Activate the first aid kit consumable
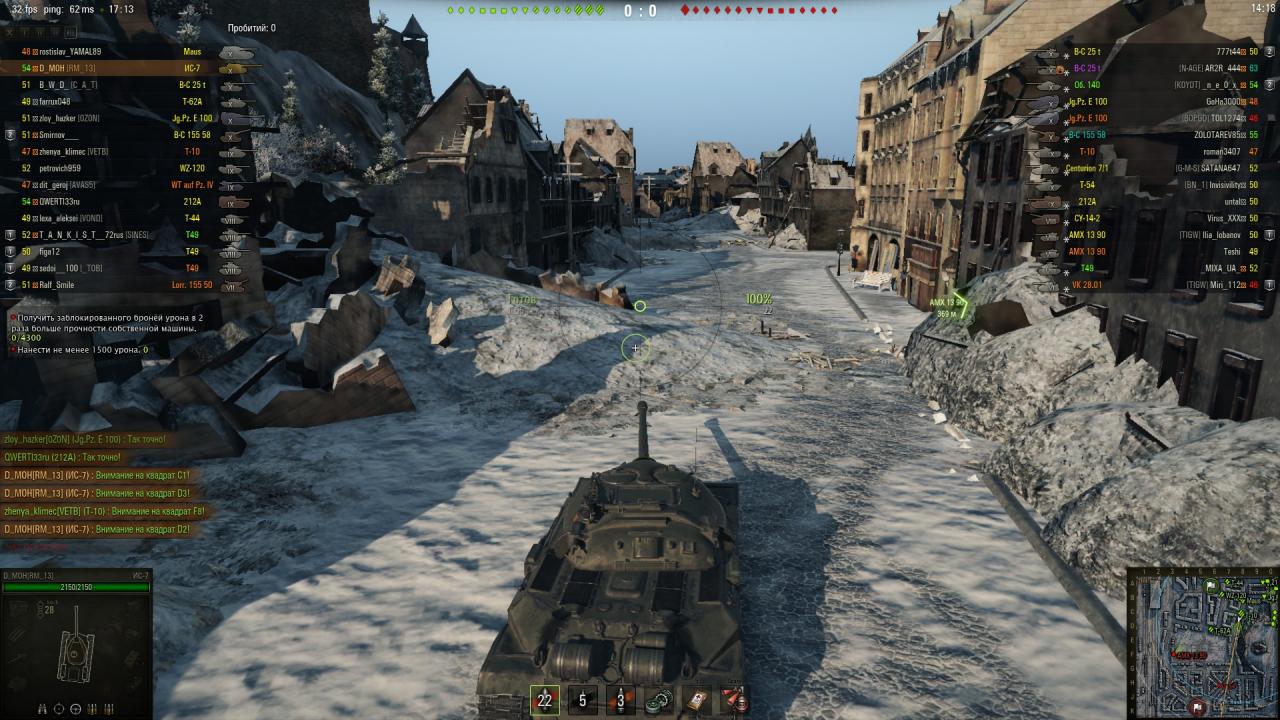 click(696, 700)
